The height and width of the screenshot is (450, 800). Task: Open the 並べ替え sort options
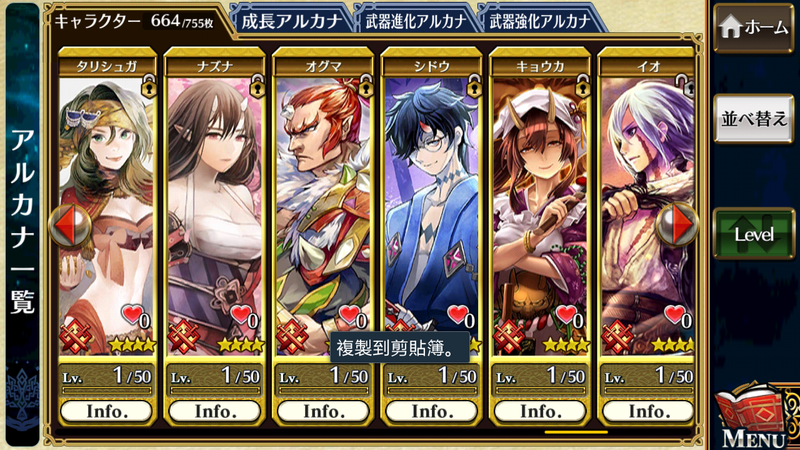pos(754,117)
